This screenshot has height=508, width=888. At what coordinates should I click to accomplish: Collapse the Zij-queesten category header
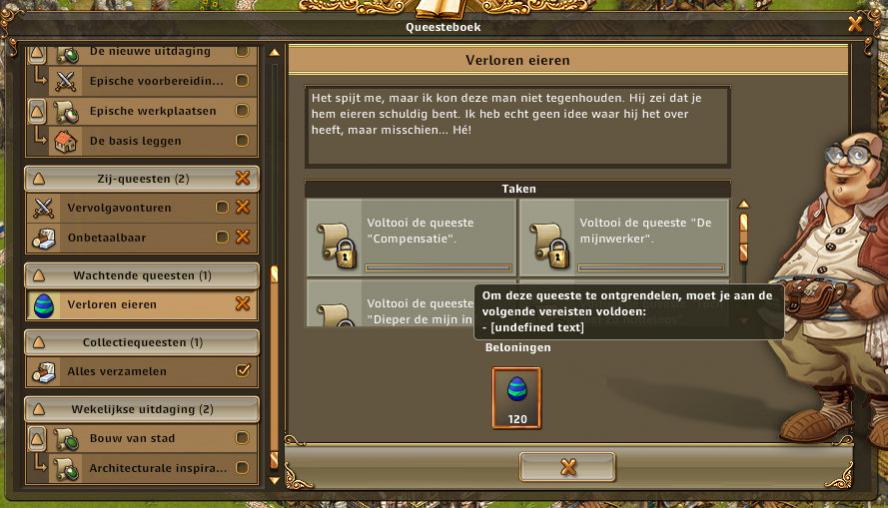(40, 179)
